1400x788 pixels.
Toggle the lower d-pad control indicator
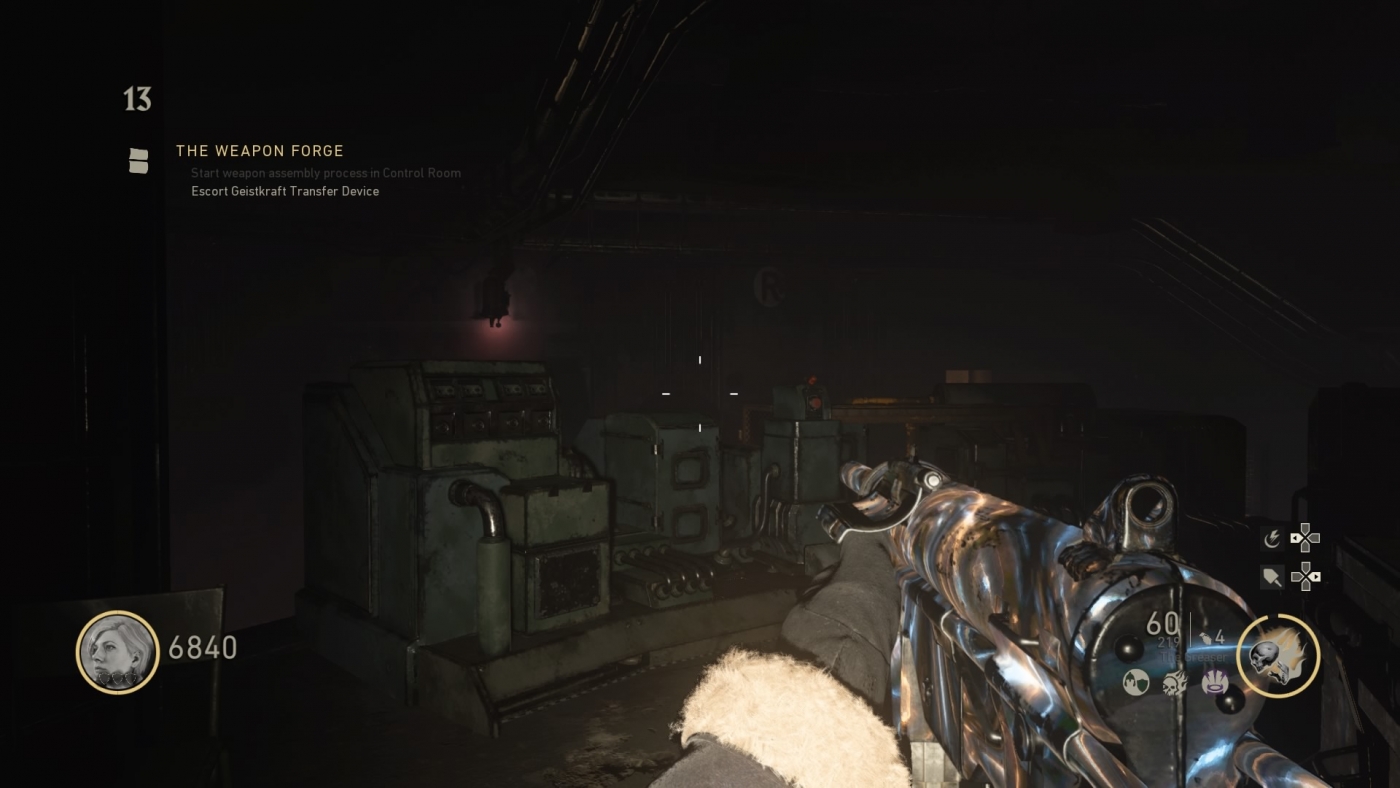[1305, 576]
